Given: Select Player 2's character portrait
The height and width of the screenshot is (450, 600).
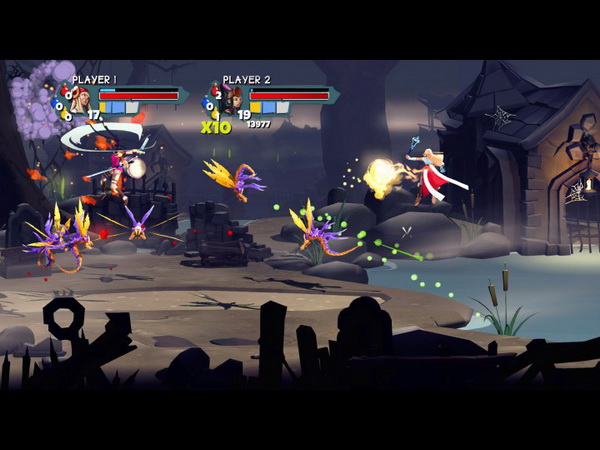Looking at the screenshot, I should tap(231, 98).
